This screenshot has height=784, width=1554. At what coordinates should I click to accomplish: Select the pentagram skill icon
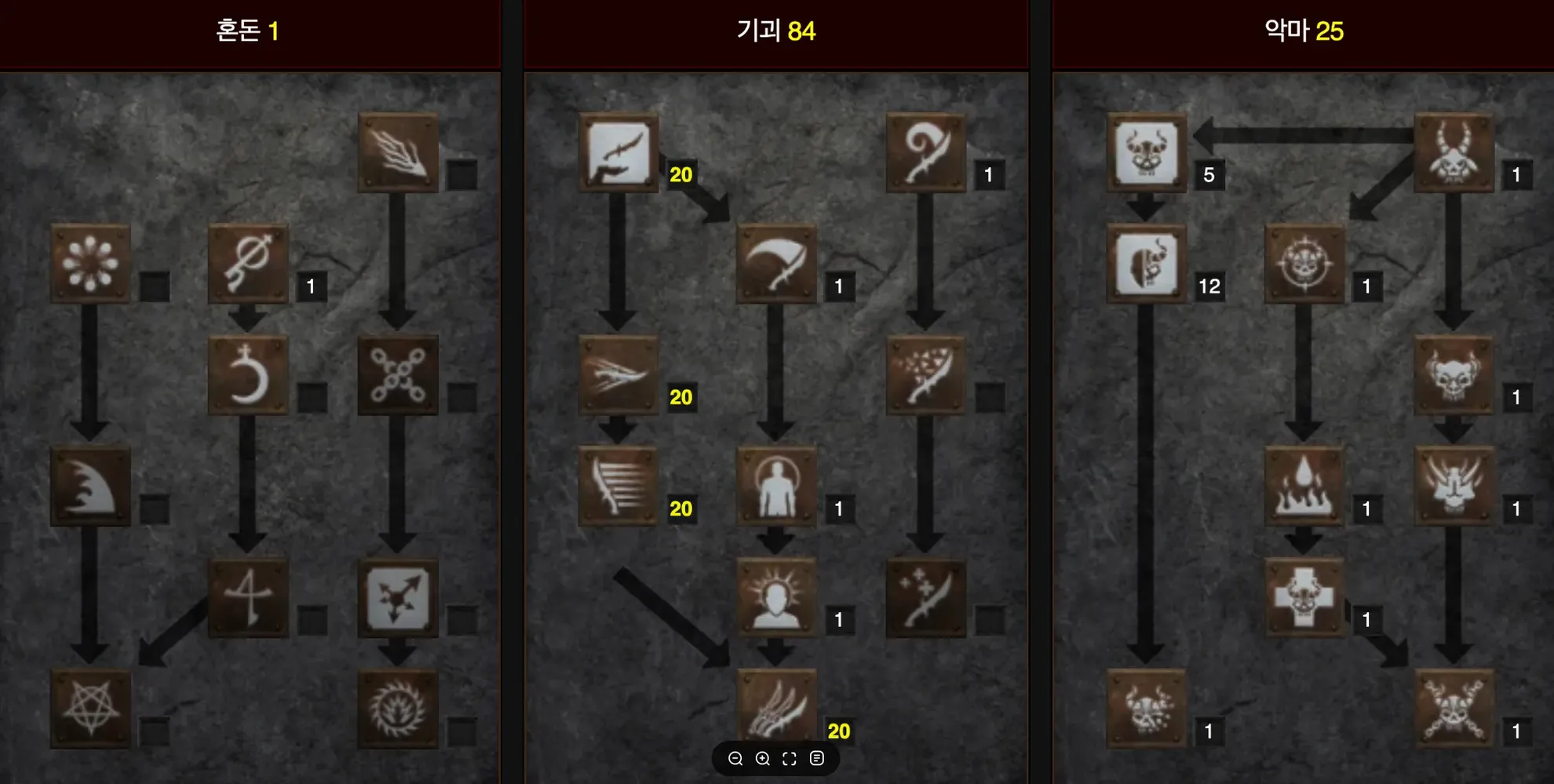(x=90, y=709)
